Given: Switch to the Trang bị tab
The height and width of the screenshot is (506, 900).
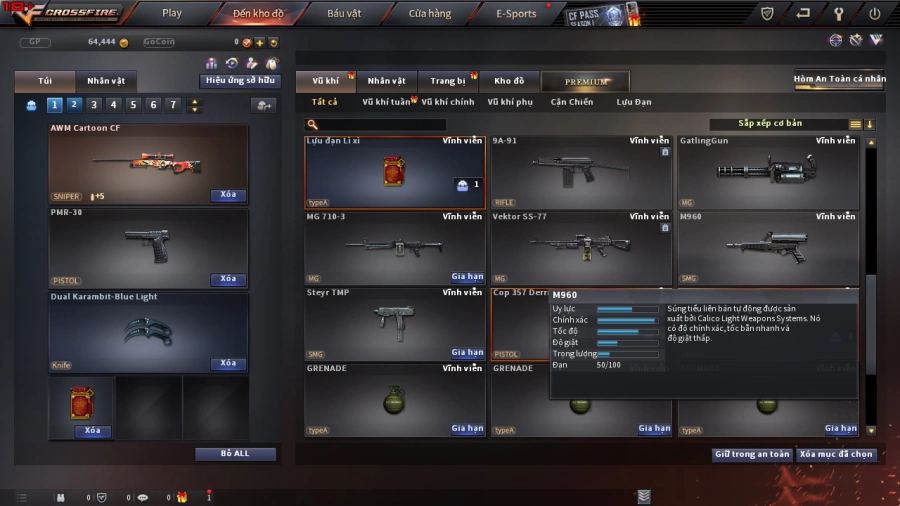Looking at the screenshot, I should click(x=448, y=81).
